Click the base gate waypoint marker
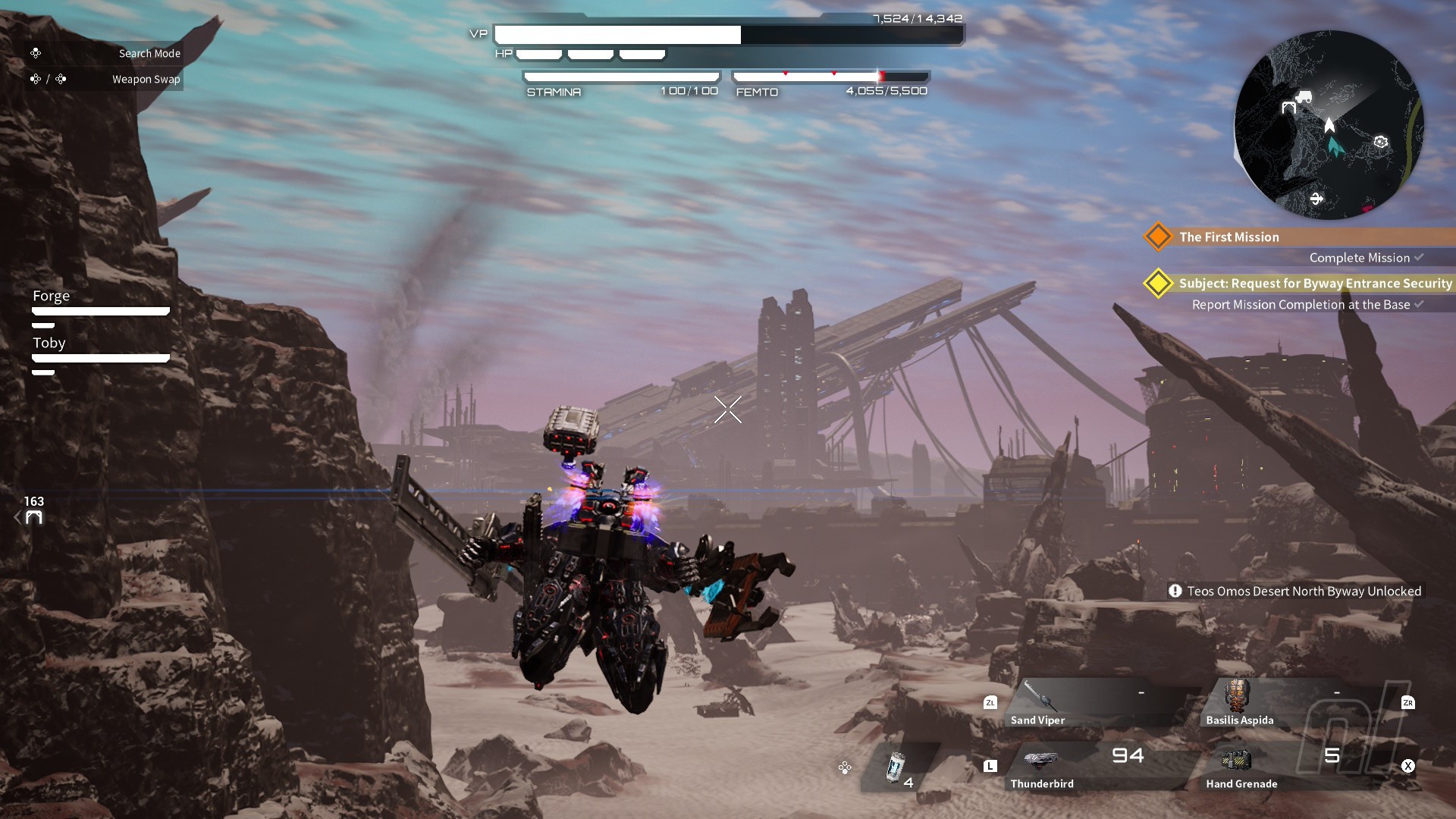Screen dimensions: 1456x819 [34, 518]
